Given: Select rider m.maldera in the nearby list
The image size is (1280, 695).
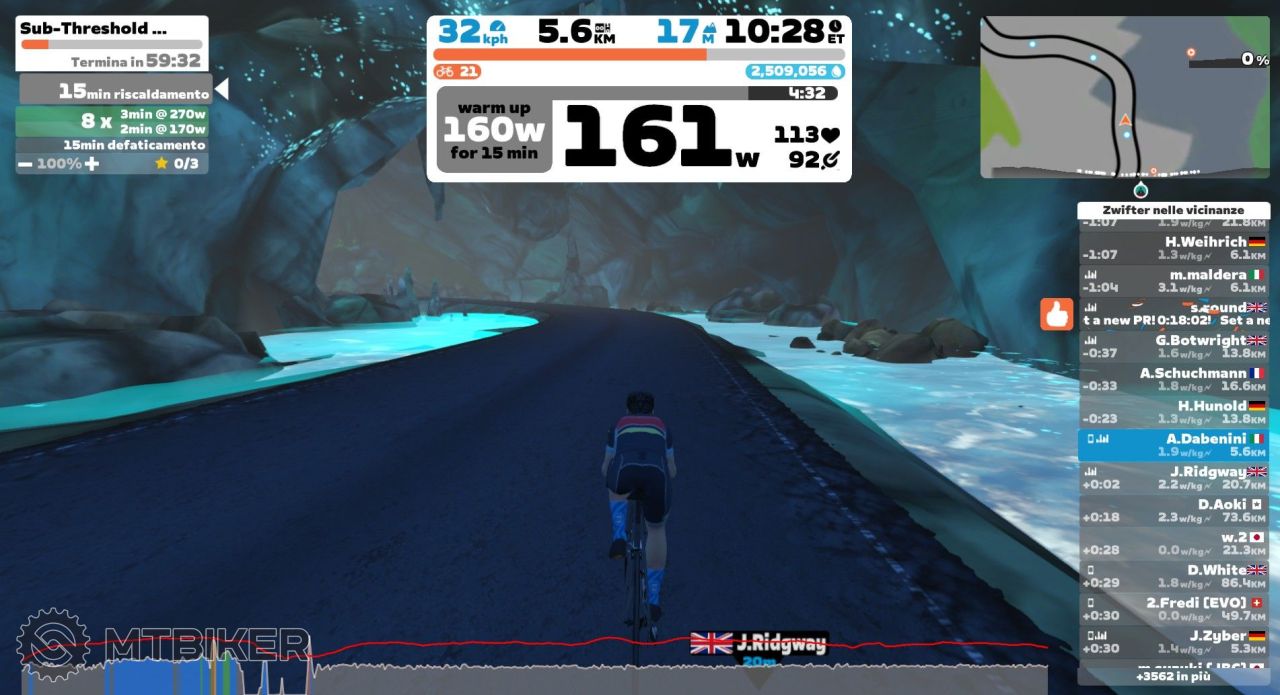Looking at the screenshot, I should pos(1173,281).
